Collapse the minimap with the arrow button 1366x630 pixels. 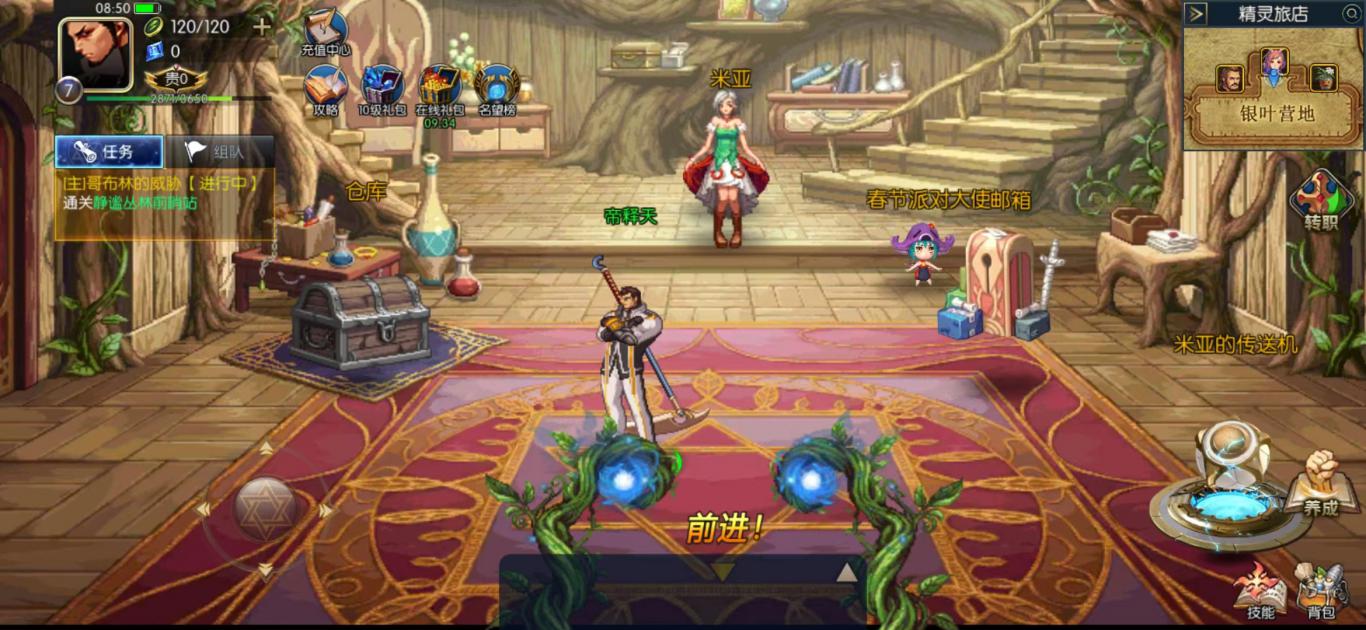1197,14
